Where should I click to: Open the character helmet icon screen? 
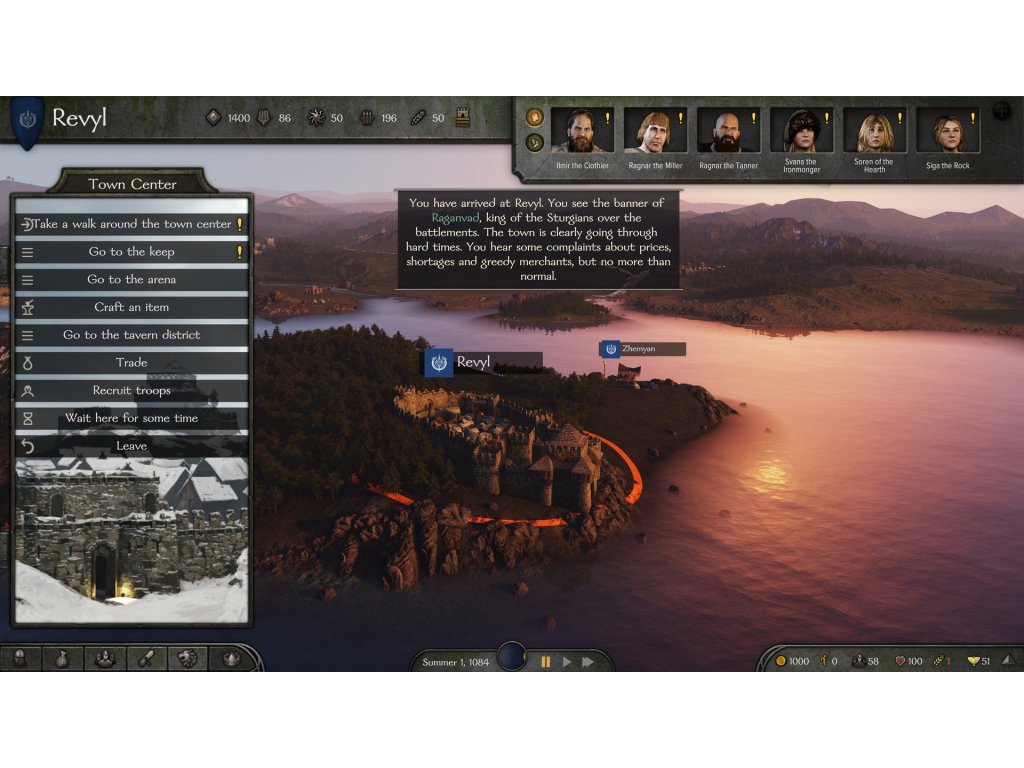point(20,658)
